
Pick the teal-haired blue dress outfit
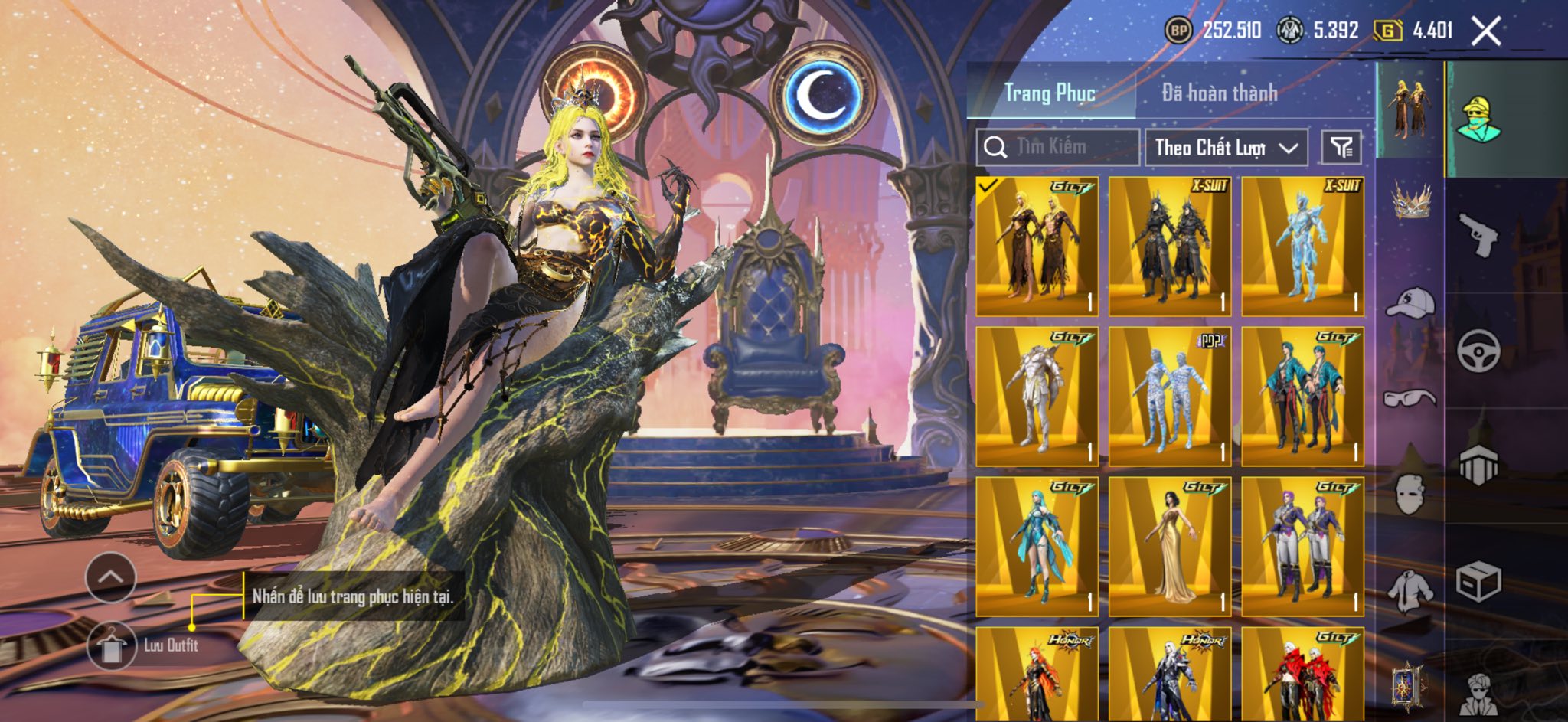coord(1037,547)
